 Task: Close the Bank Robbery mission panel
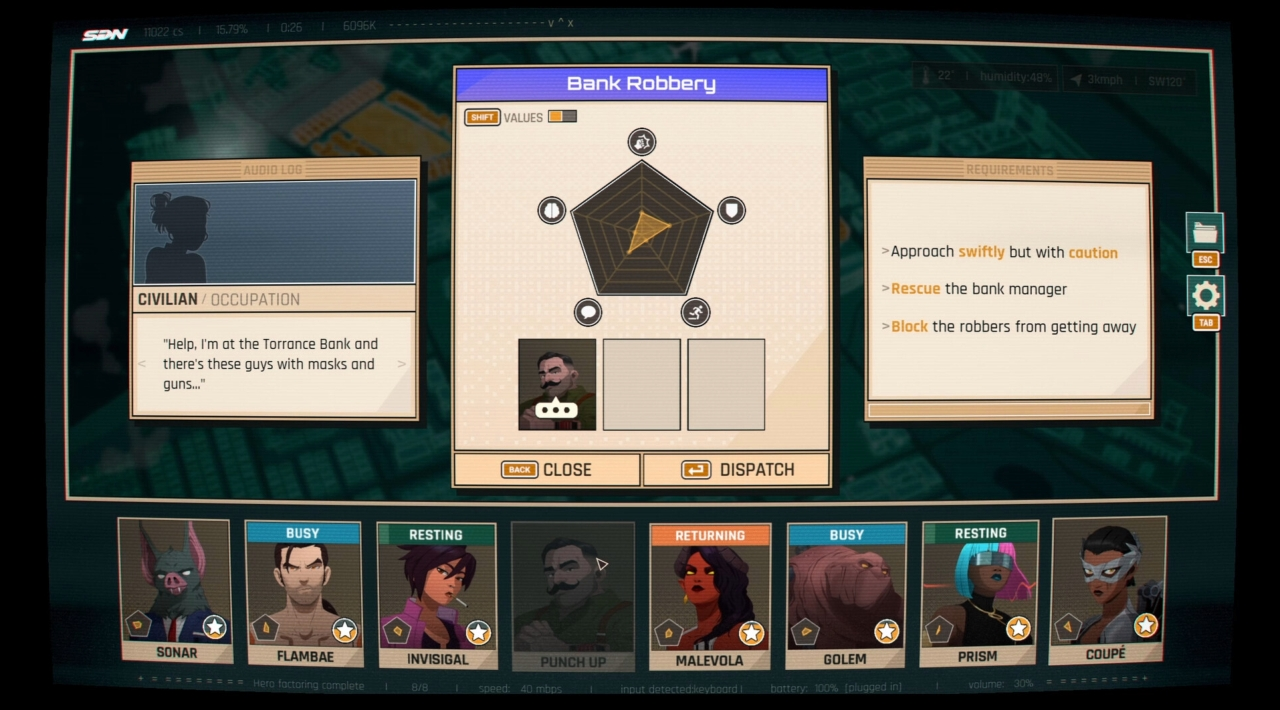coord(547,469)
